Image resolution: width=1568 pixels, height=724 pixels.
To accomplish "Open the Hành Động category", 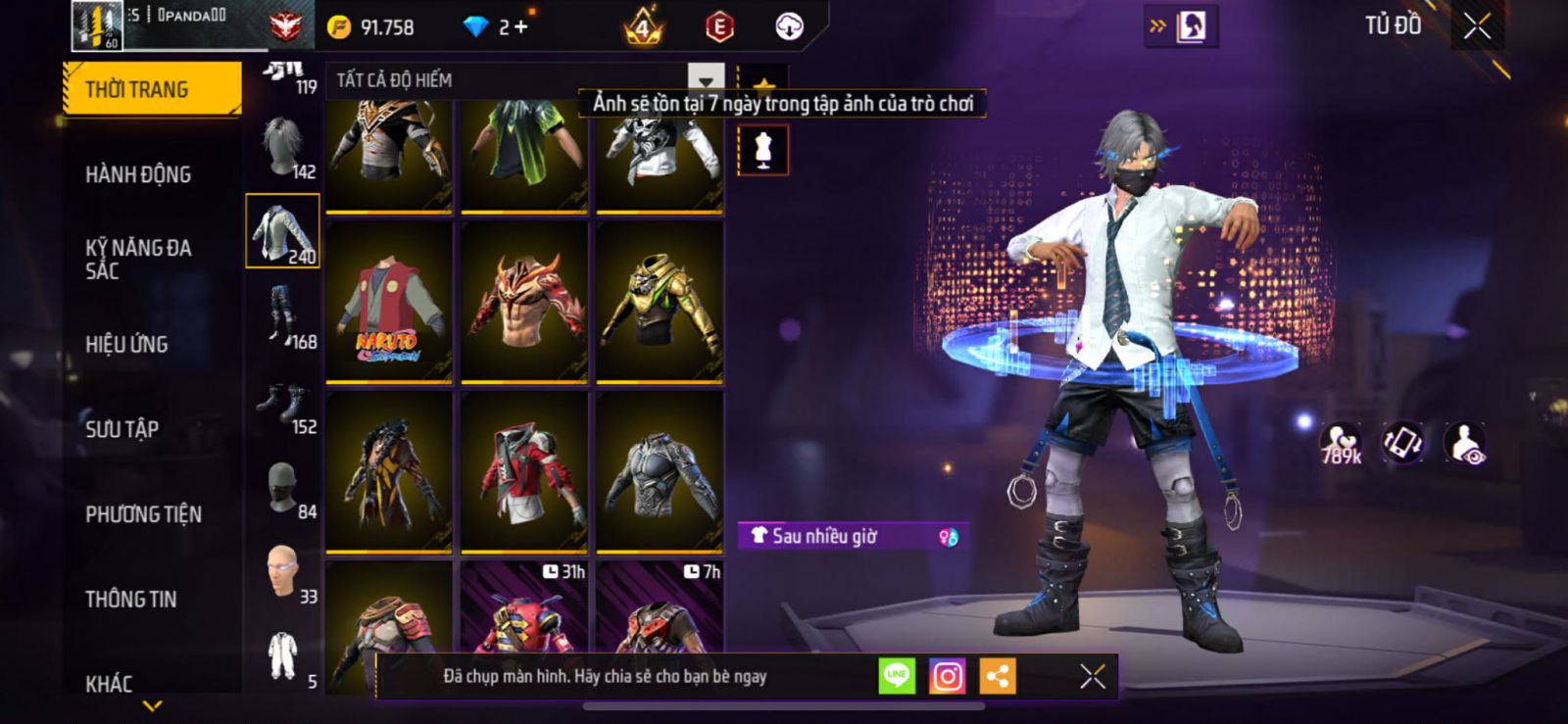I will (138, 174).
